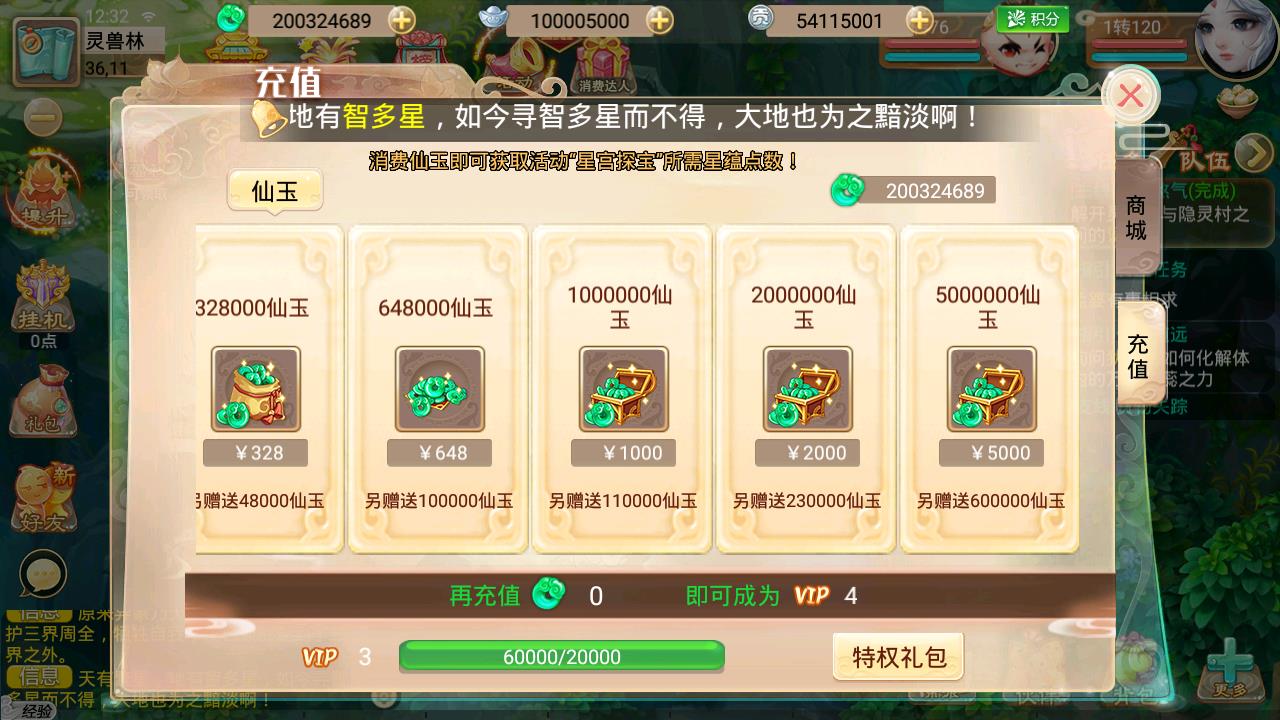Buy the ¥648 recharge option
This screenshot has height=720, width=1280.
click(x=439, y=452)
